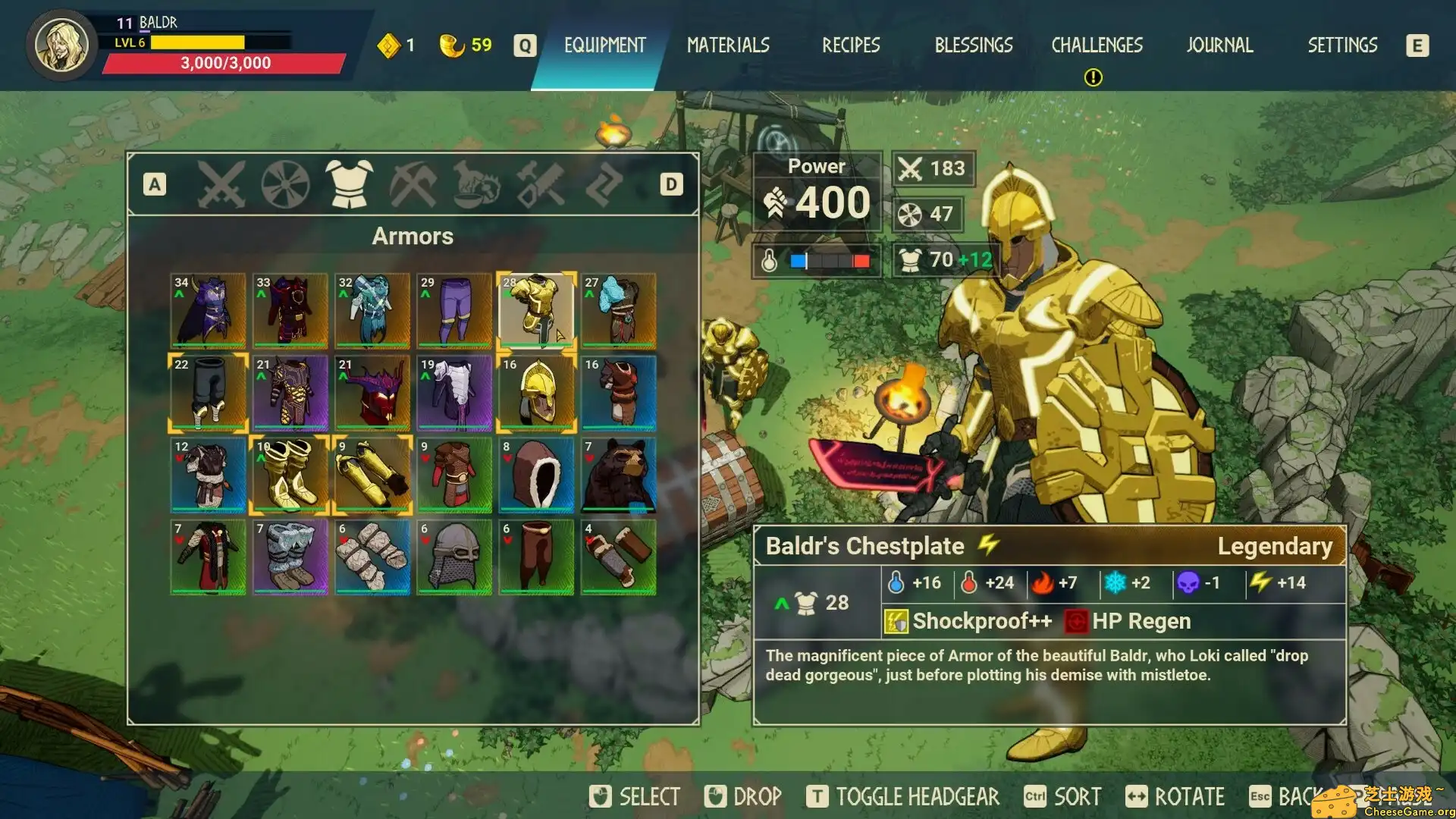Select the golden Baldr's Chestplate thumbnail
The image size is (1456, 819).
[x=536, y=311]
